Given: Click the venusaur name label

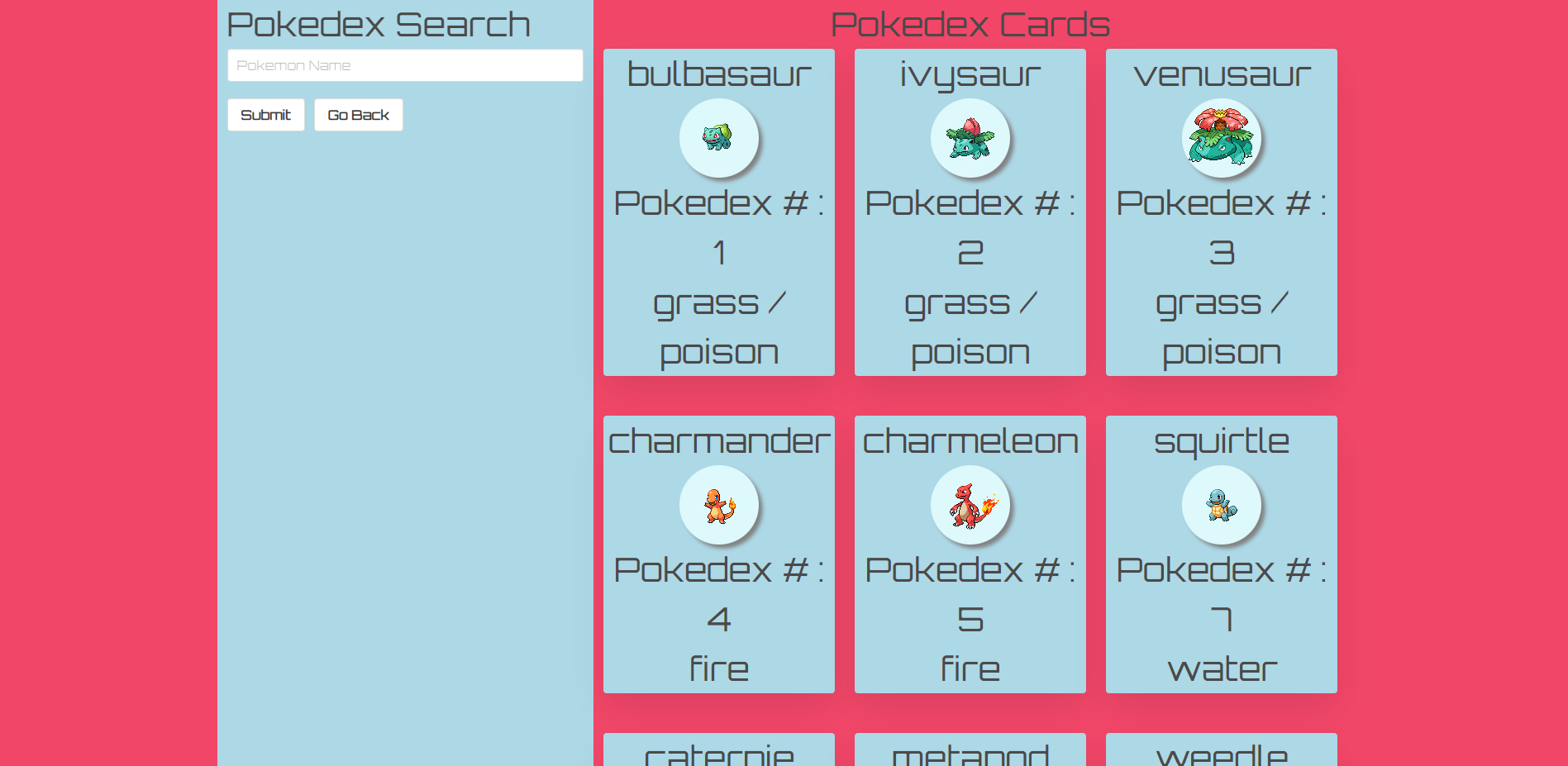Looking at the screenshot, I should click(x=1221, y=74).
